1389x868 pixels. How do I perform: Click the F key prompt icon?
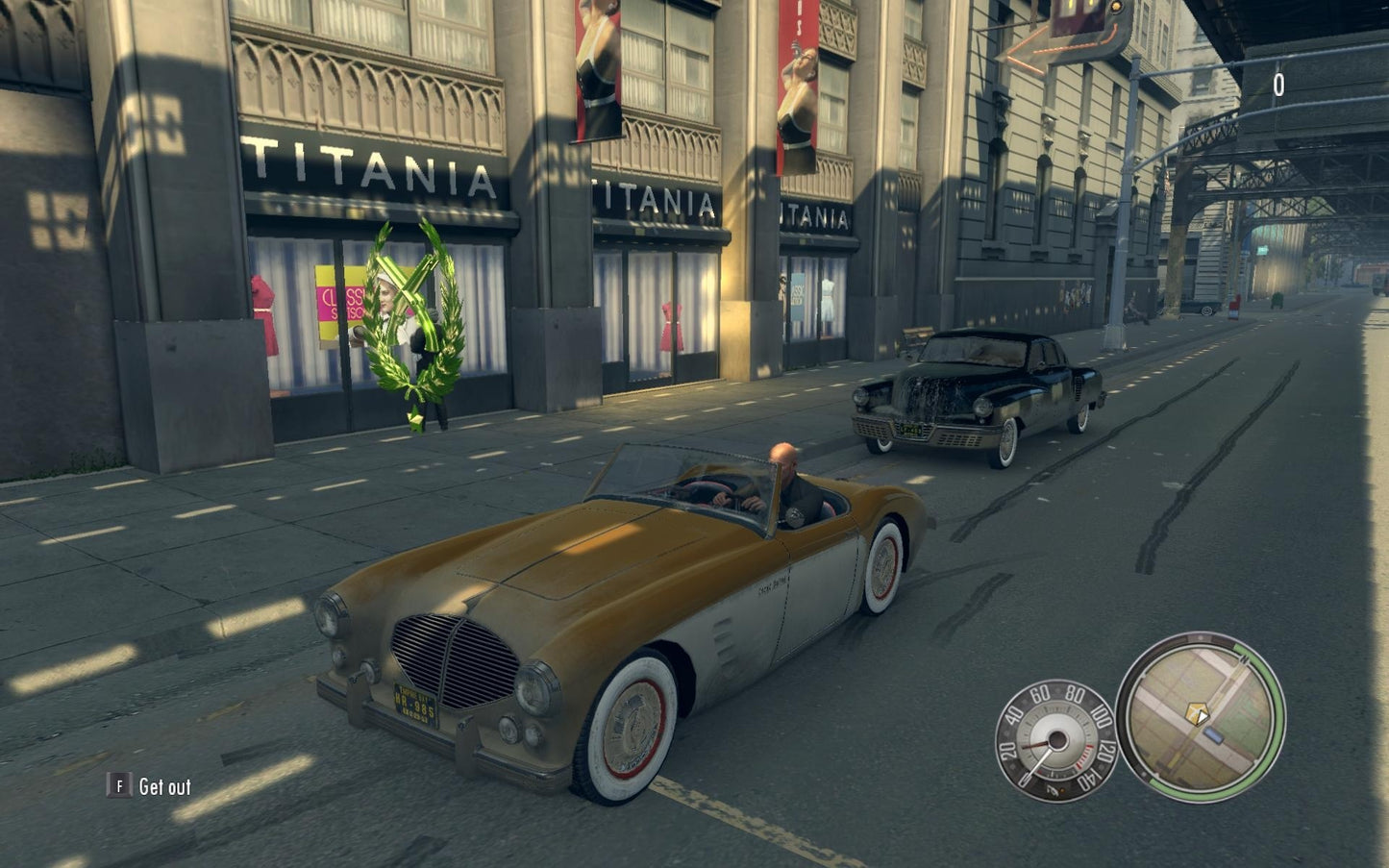(x=118, y=784)
